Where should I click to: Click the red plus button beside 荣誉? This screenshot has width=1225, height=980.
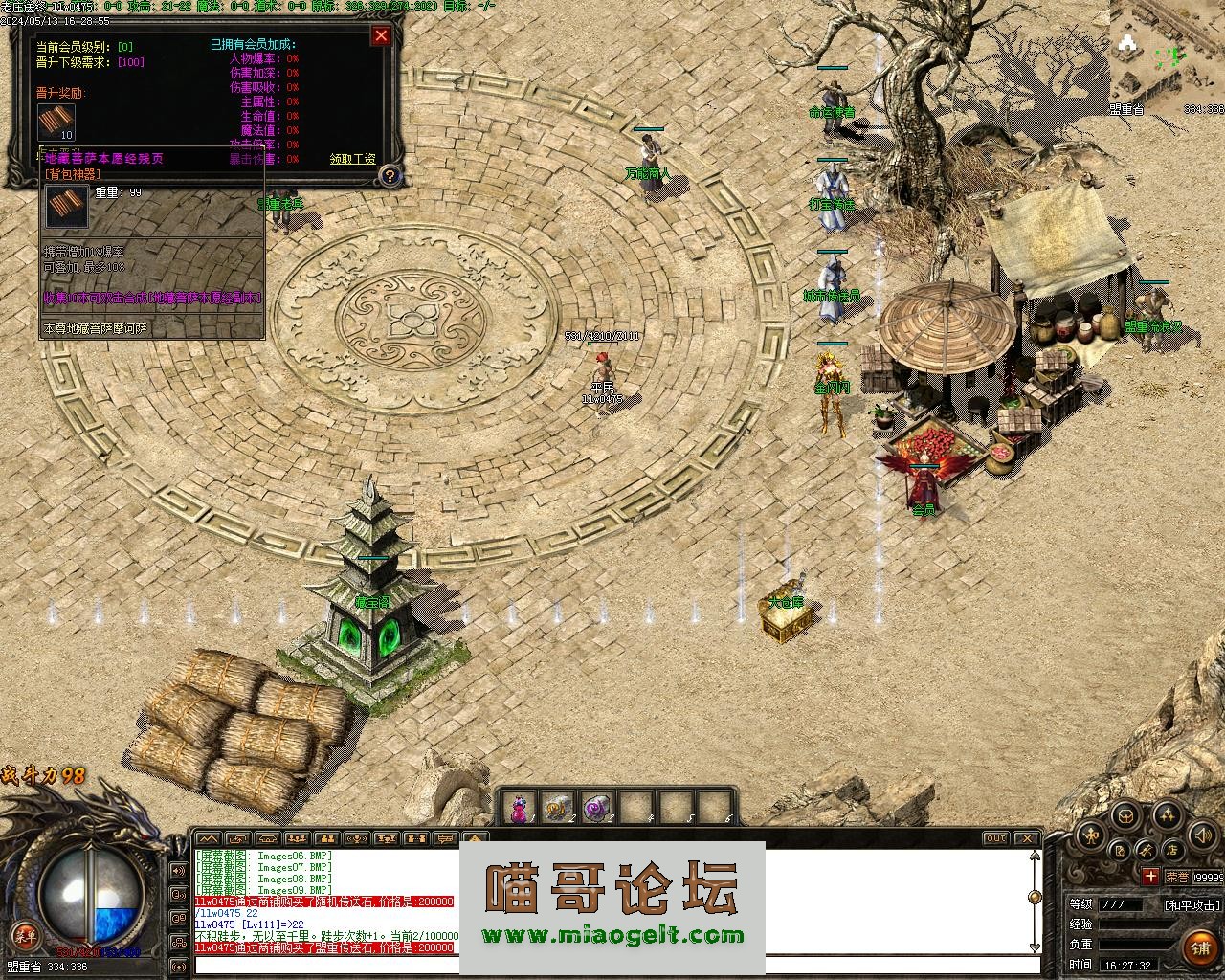[1150, 876]
